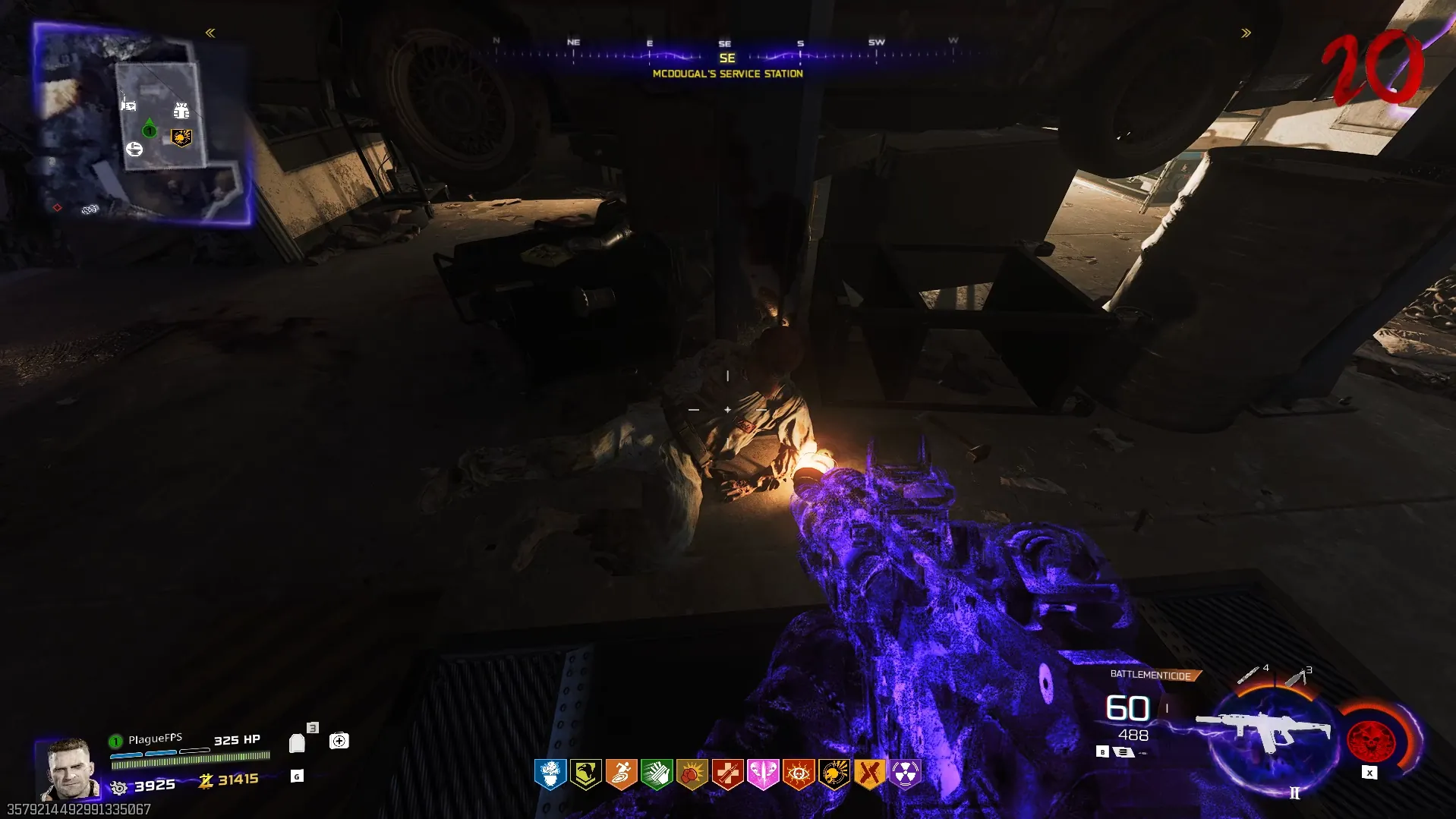This screenshot has width=1456, height=819.
Task: Select the black-and-yellow bird perk icon
Action: 586,774
